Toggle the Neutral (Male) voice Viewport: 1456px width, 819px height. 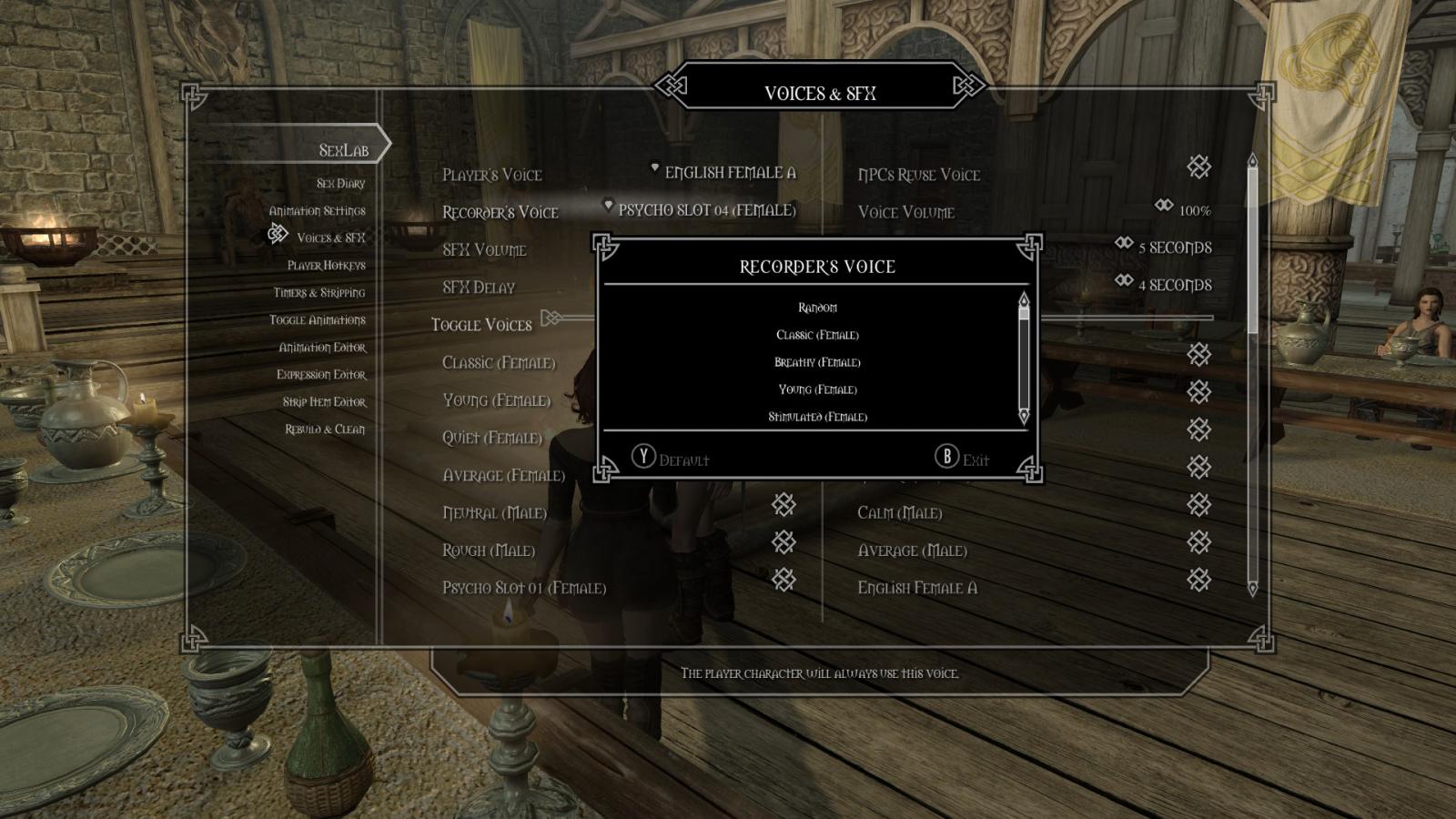coord(784,505)
